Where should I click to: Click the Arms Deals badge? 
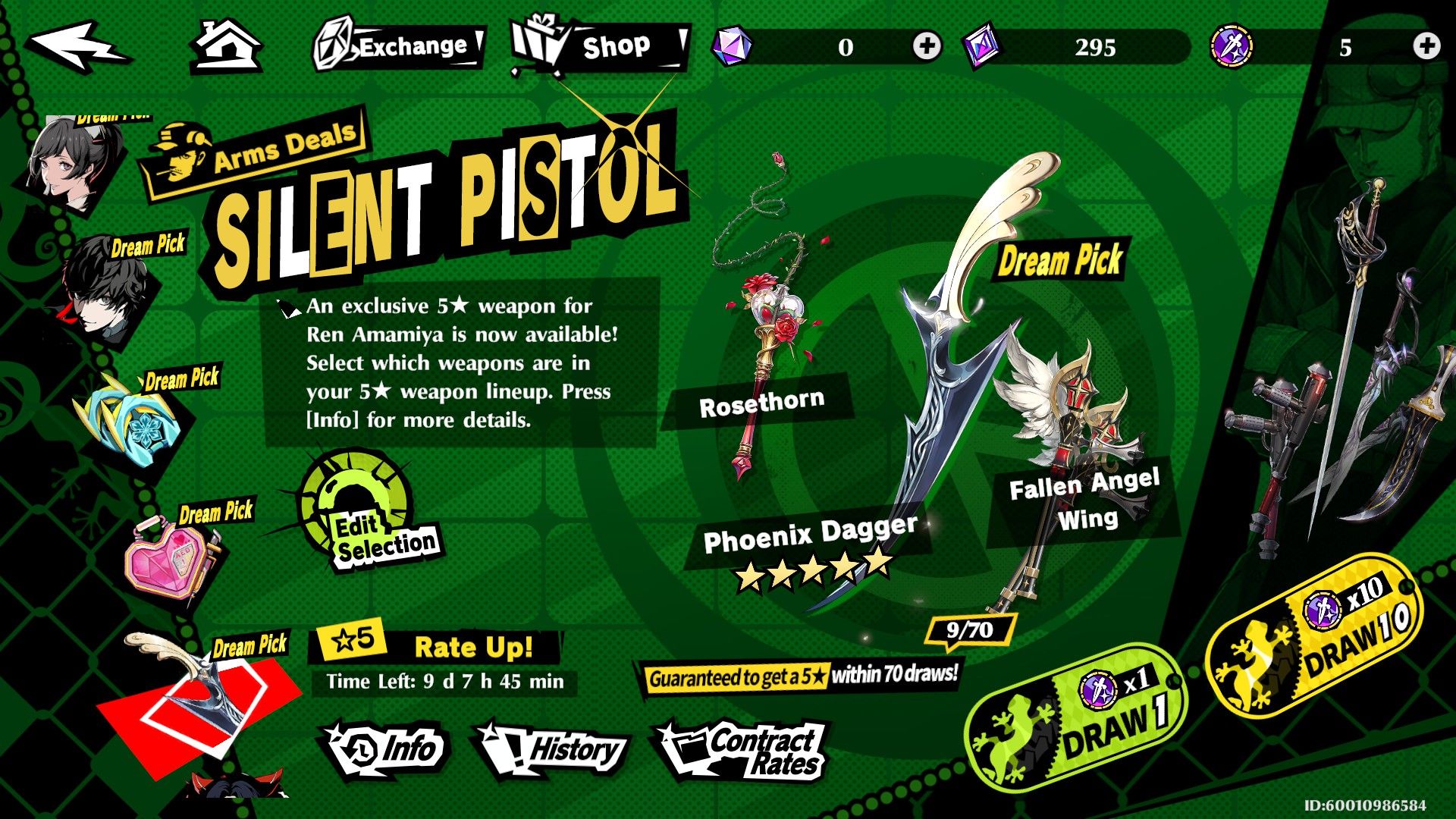(x=250, y=144)
